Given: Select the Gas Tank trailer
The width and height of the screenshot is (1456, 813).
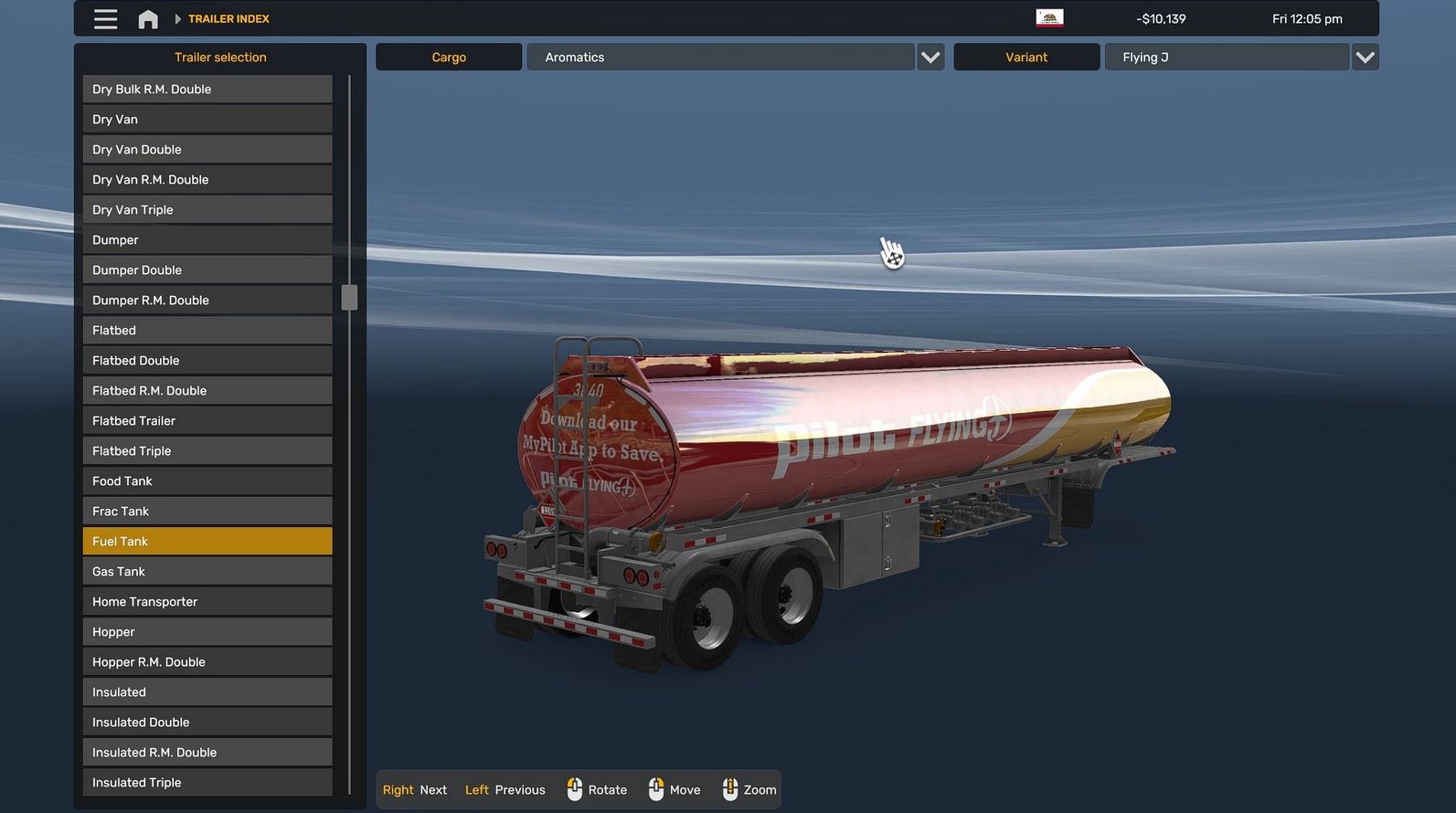Looking at the screenshot, I should point(207,572).
